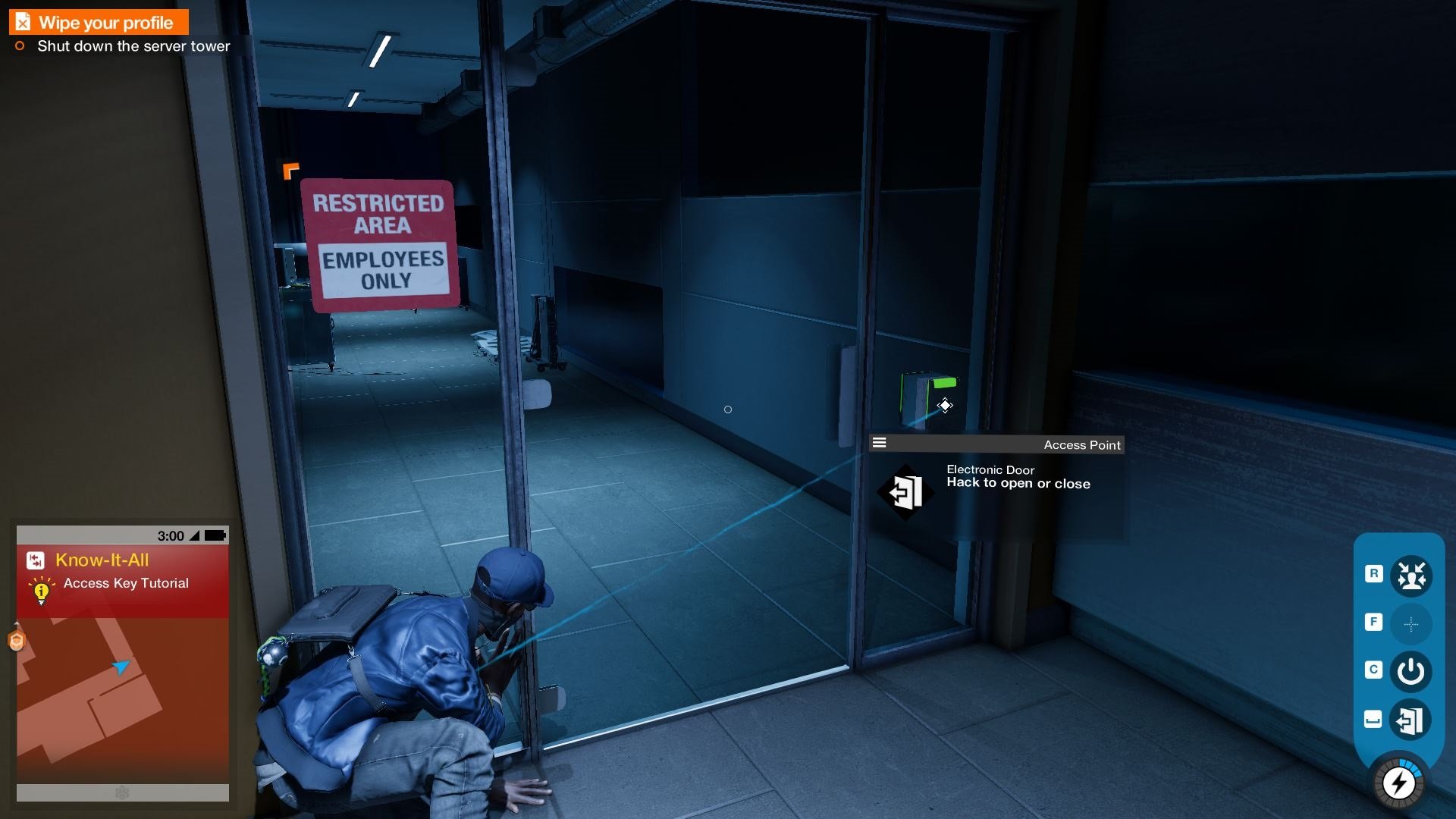Choose the Electronic Door hack option

[x=905, y=492]
